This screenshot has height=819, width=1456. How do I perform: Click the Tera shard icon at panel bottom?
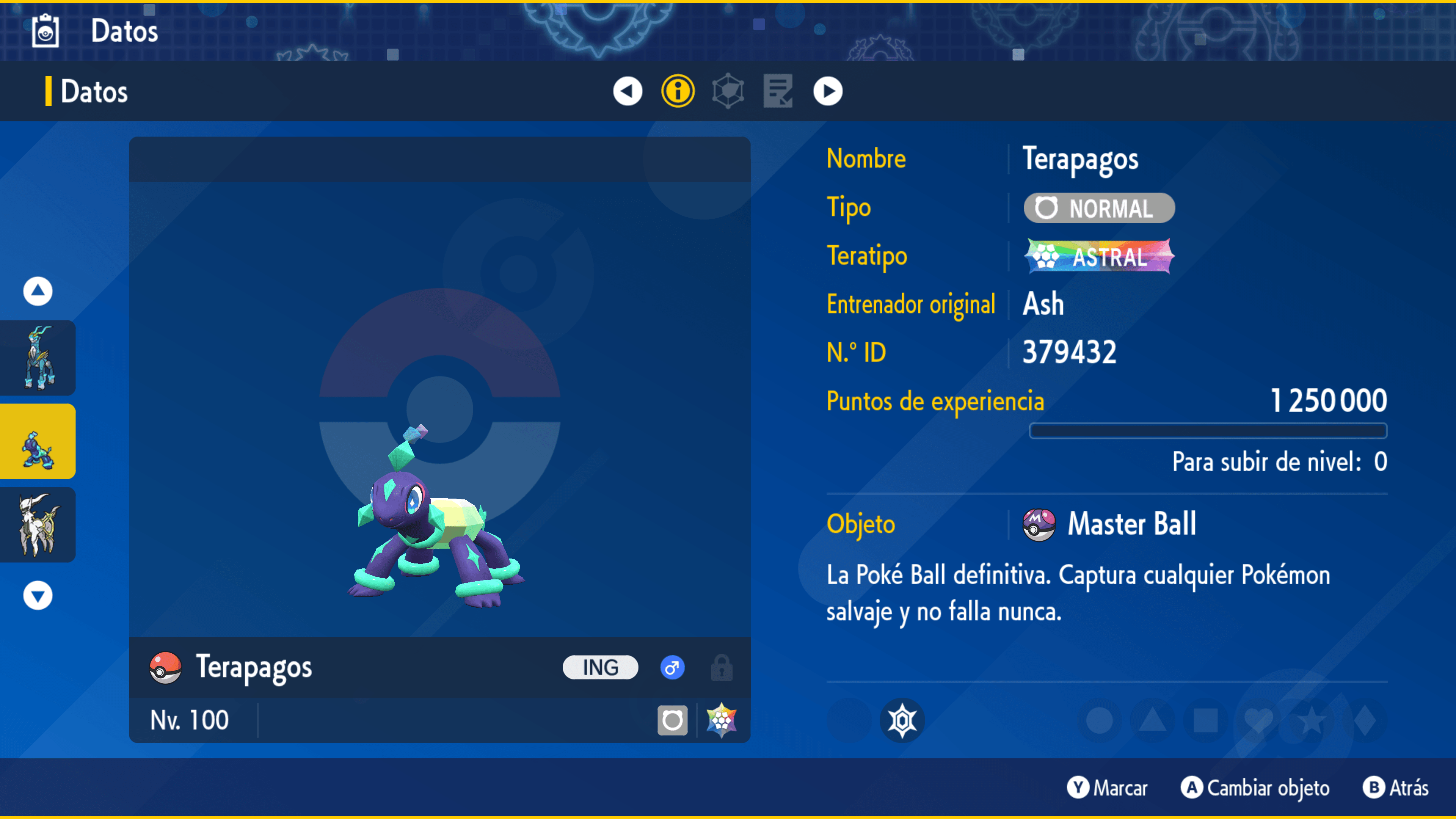722,720
